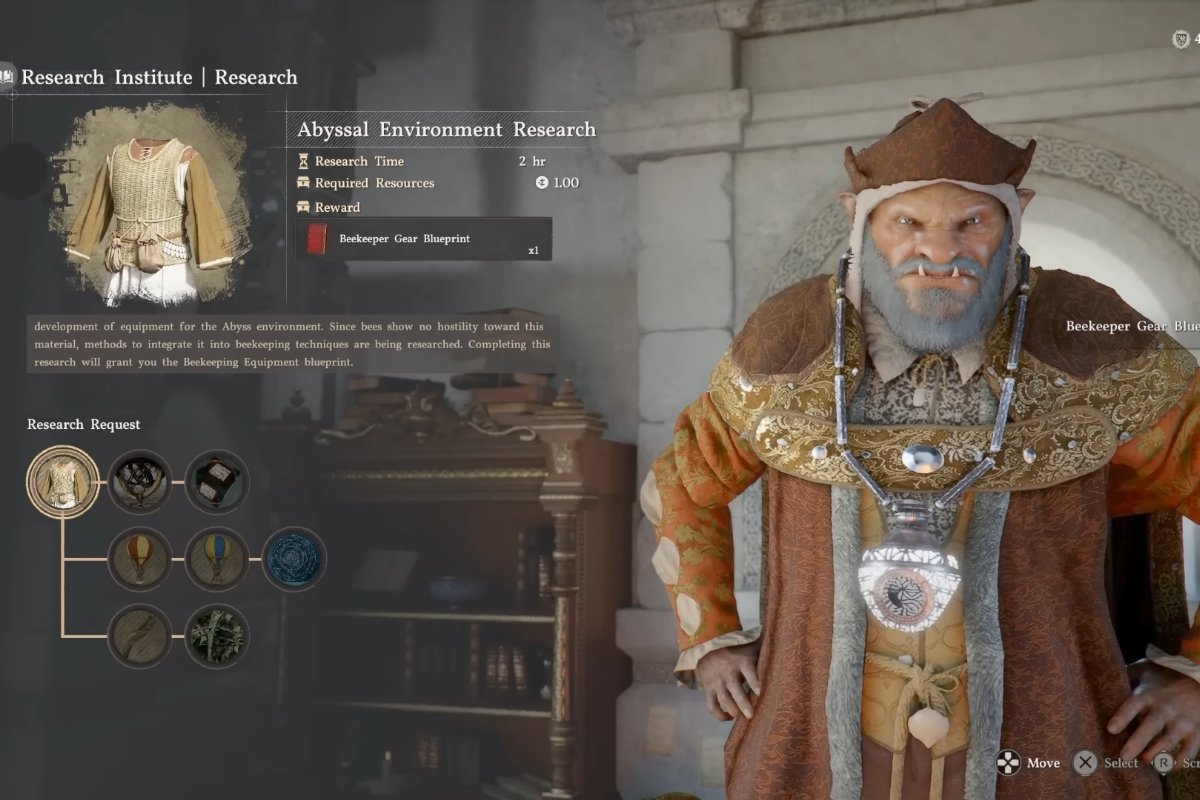
Task: Choose the armillary sphere research node
Action: [140, 482]
